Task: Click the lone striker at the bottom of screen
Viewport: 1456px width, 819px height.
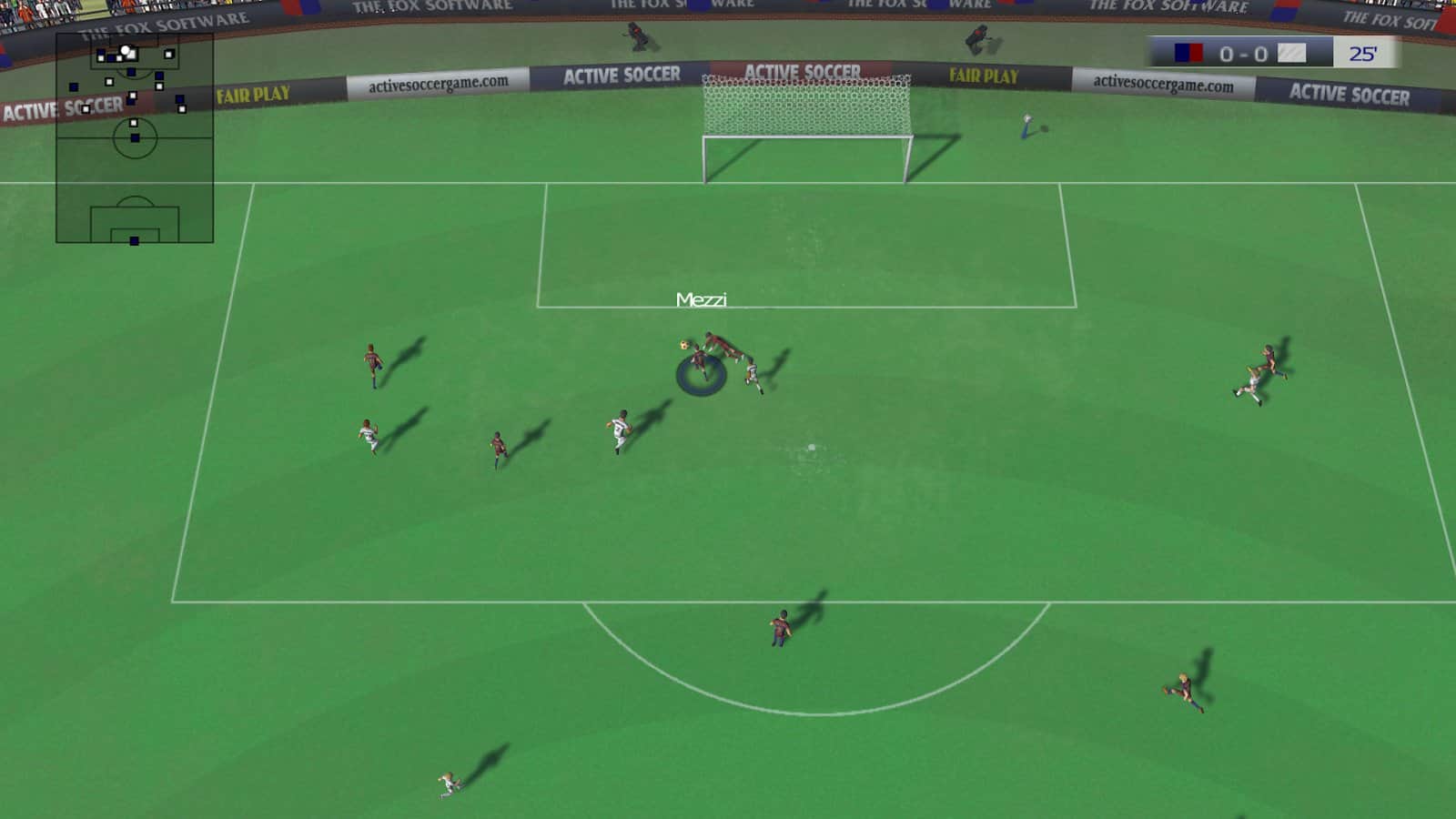Action: point(446,784)
